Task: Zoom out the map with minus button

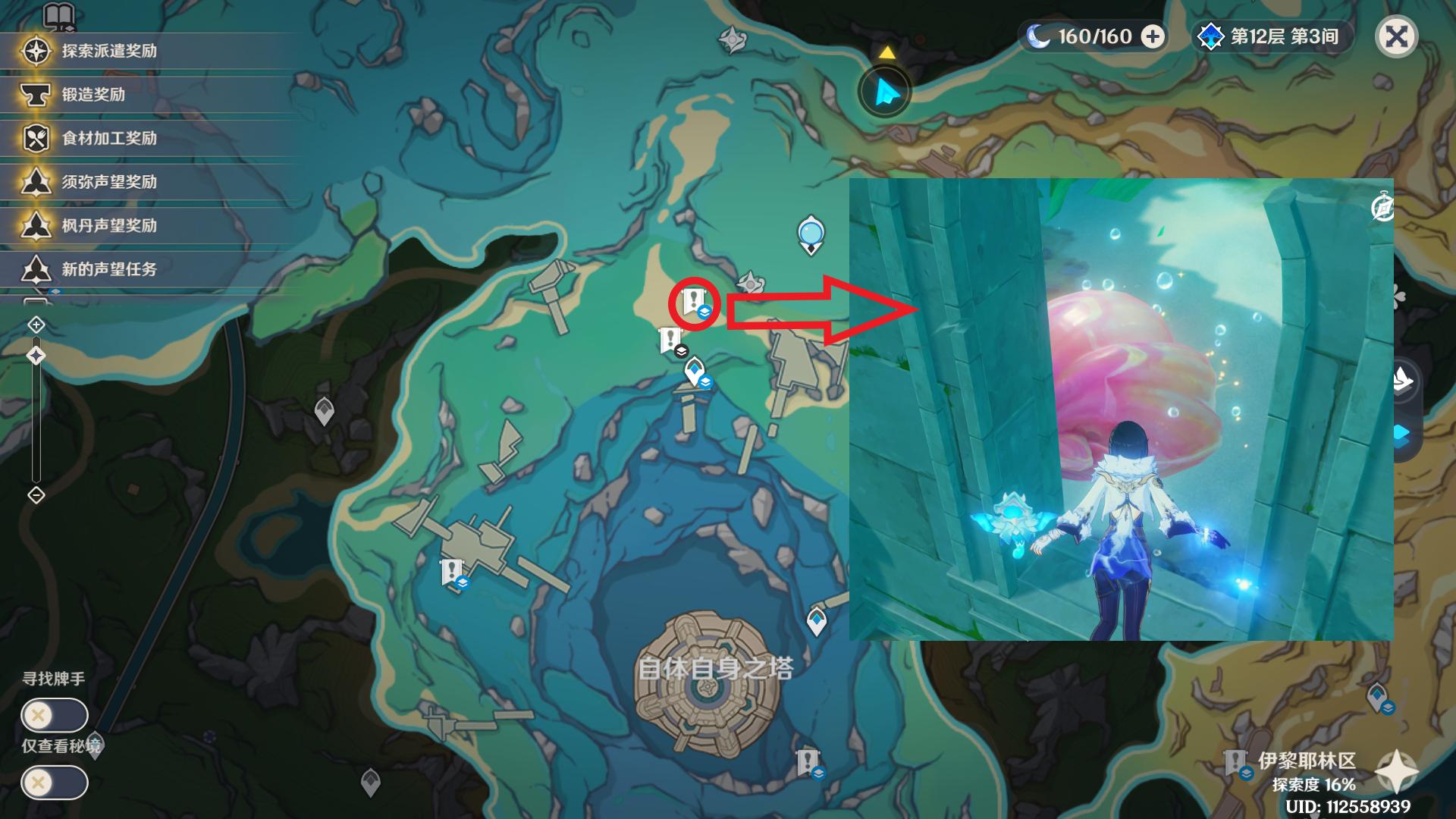Action: (36, 495)
